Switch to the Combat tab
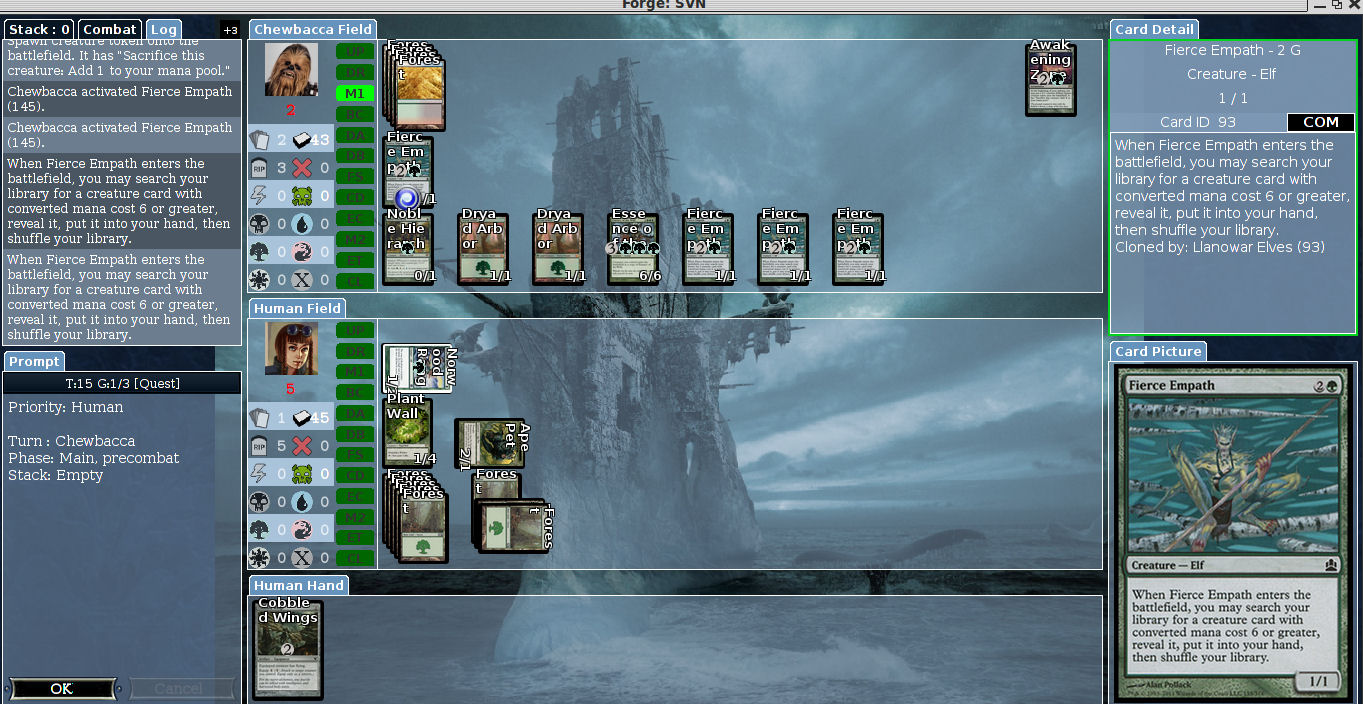Screen dimensions: 1363x704 pyautogui.click(x=110, y=29)
